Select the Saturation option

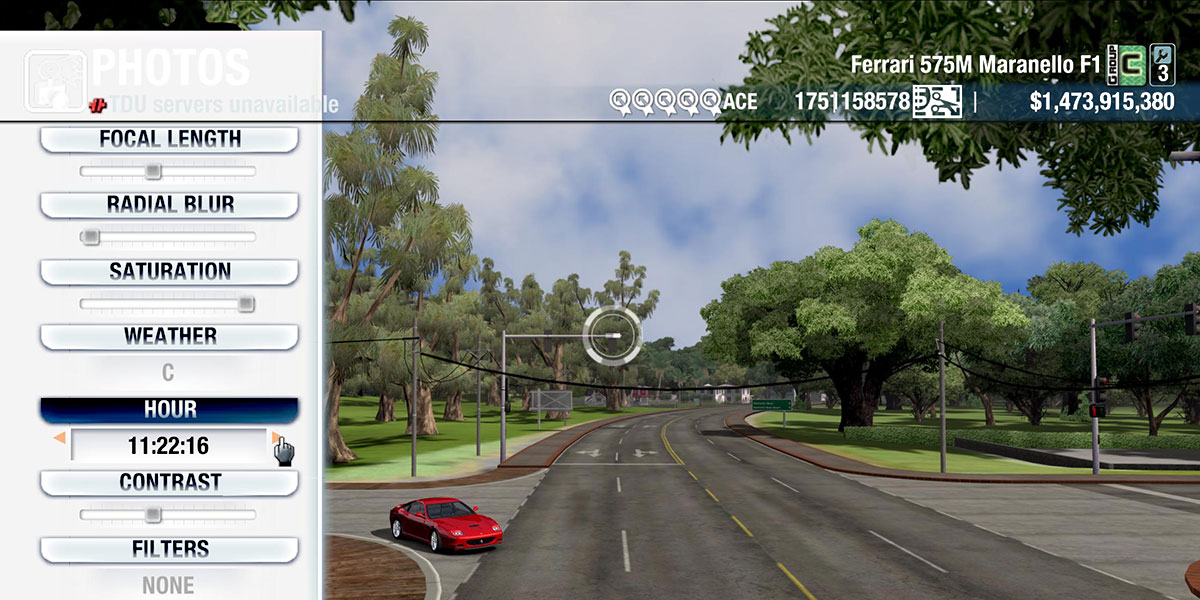coord(169,271)
